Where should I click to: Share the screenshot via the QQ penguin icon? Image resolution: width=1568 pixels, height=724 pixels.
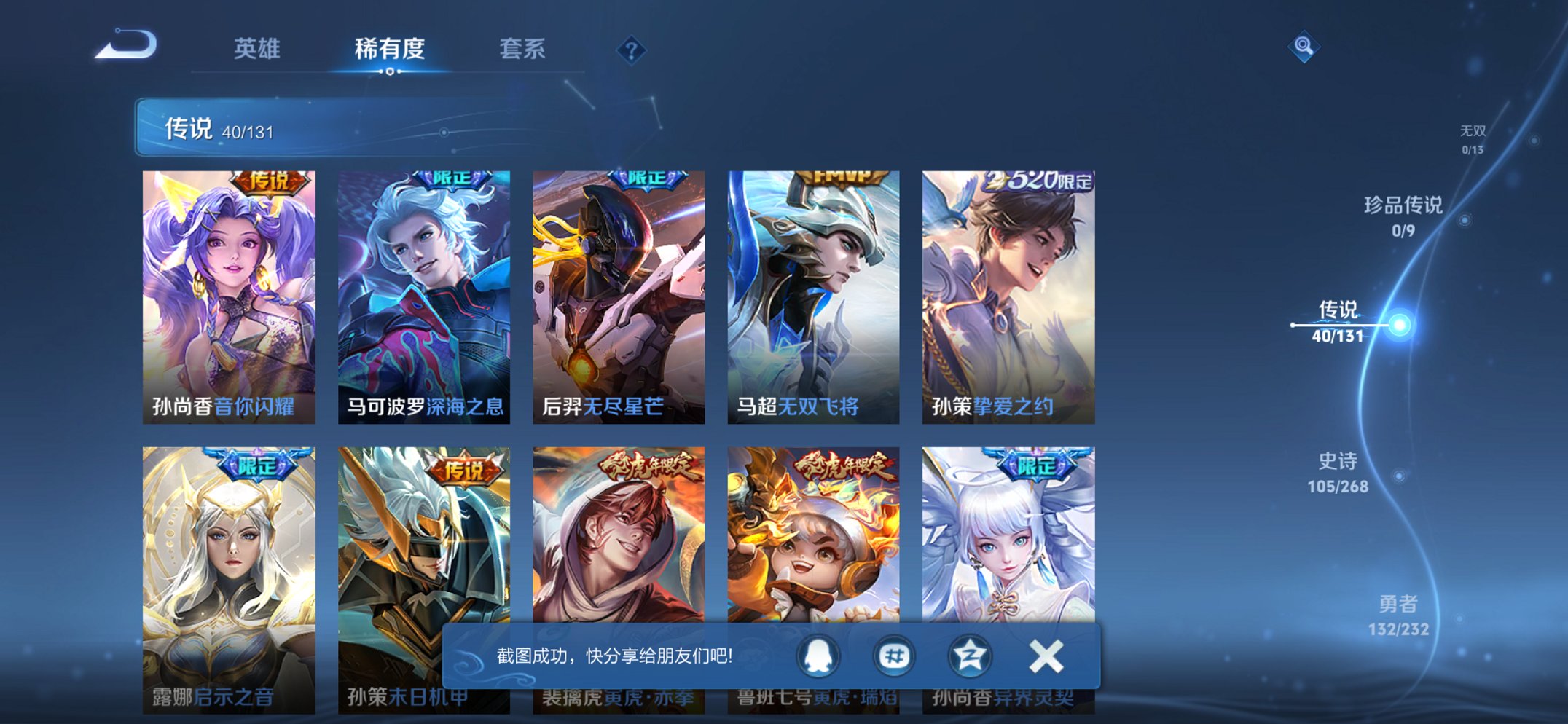[819, 656]
